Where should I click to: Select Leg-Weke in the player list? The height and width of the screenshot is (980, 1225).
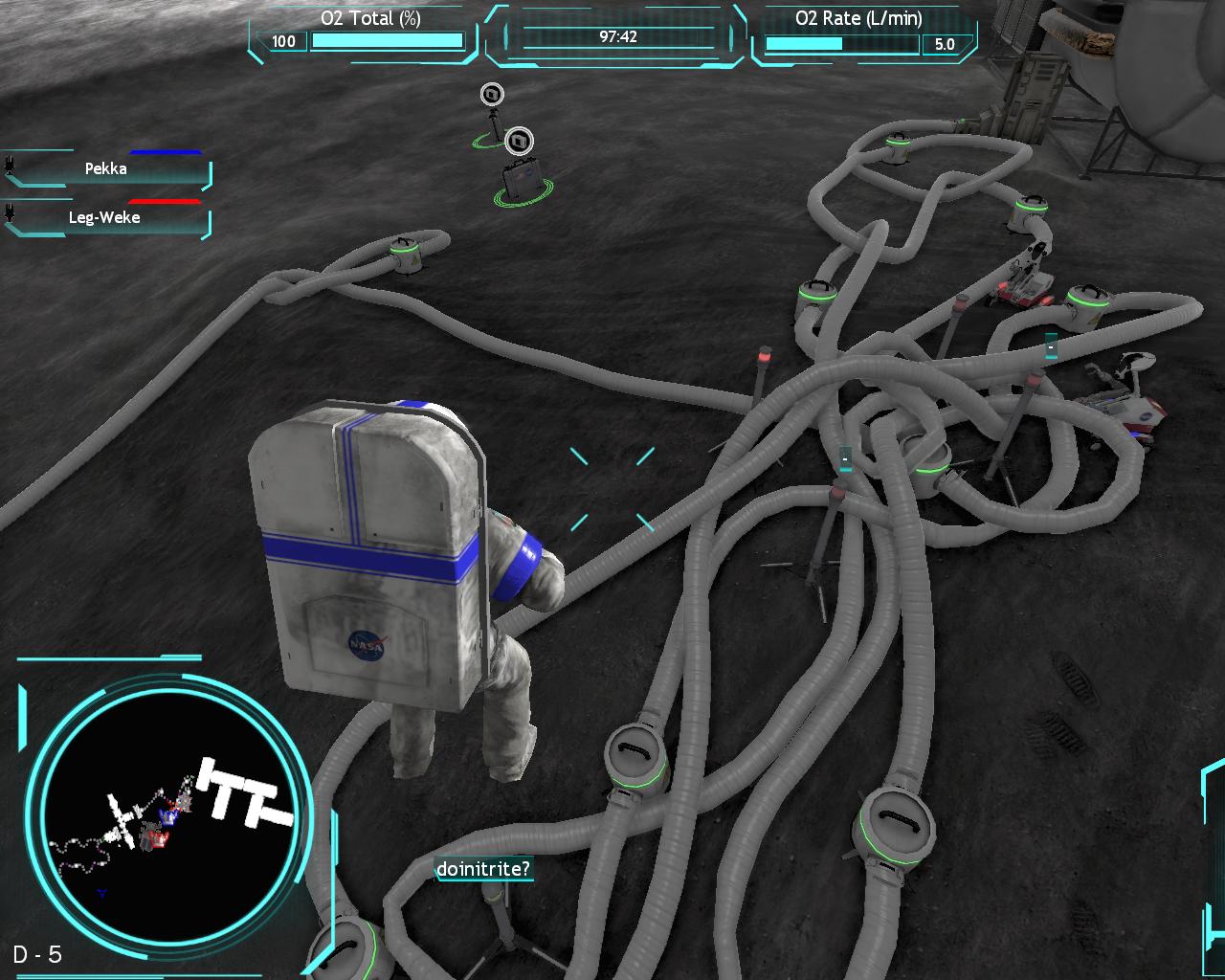click(107, 218)
